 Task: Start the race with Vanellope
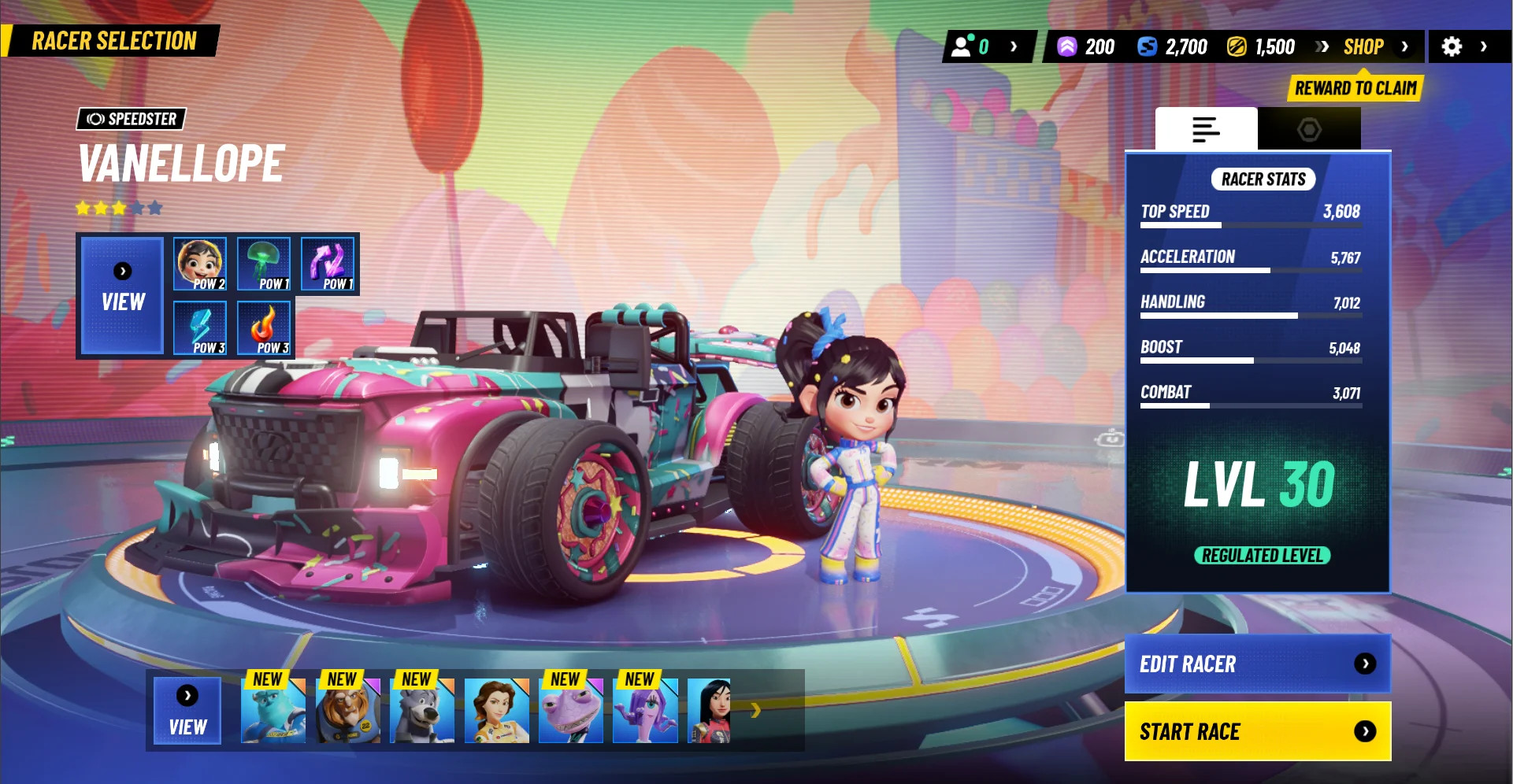pyautogui.click(x=1257, y=731)
